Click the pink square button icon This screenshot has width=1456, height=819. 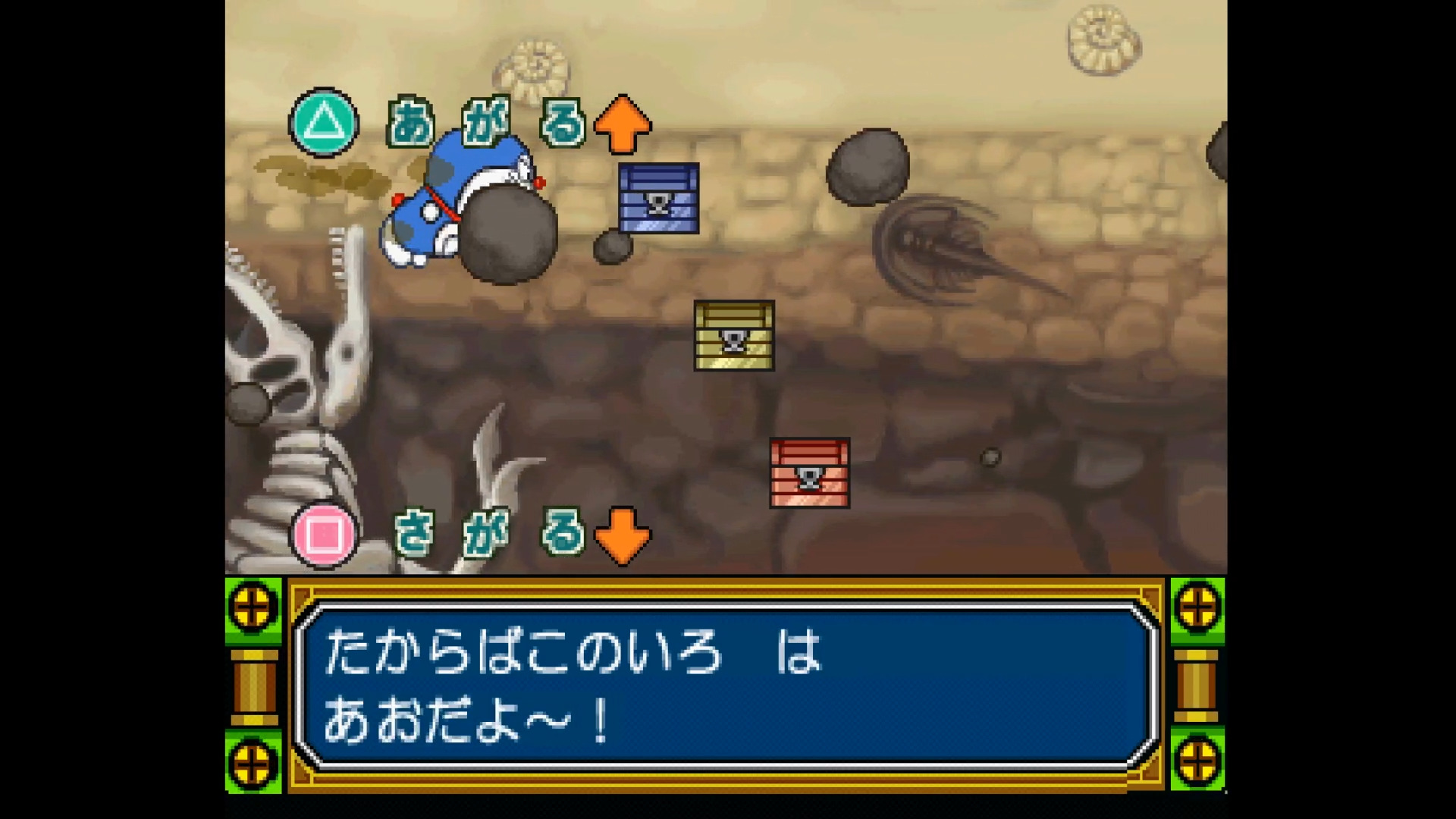click(322, 533)
